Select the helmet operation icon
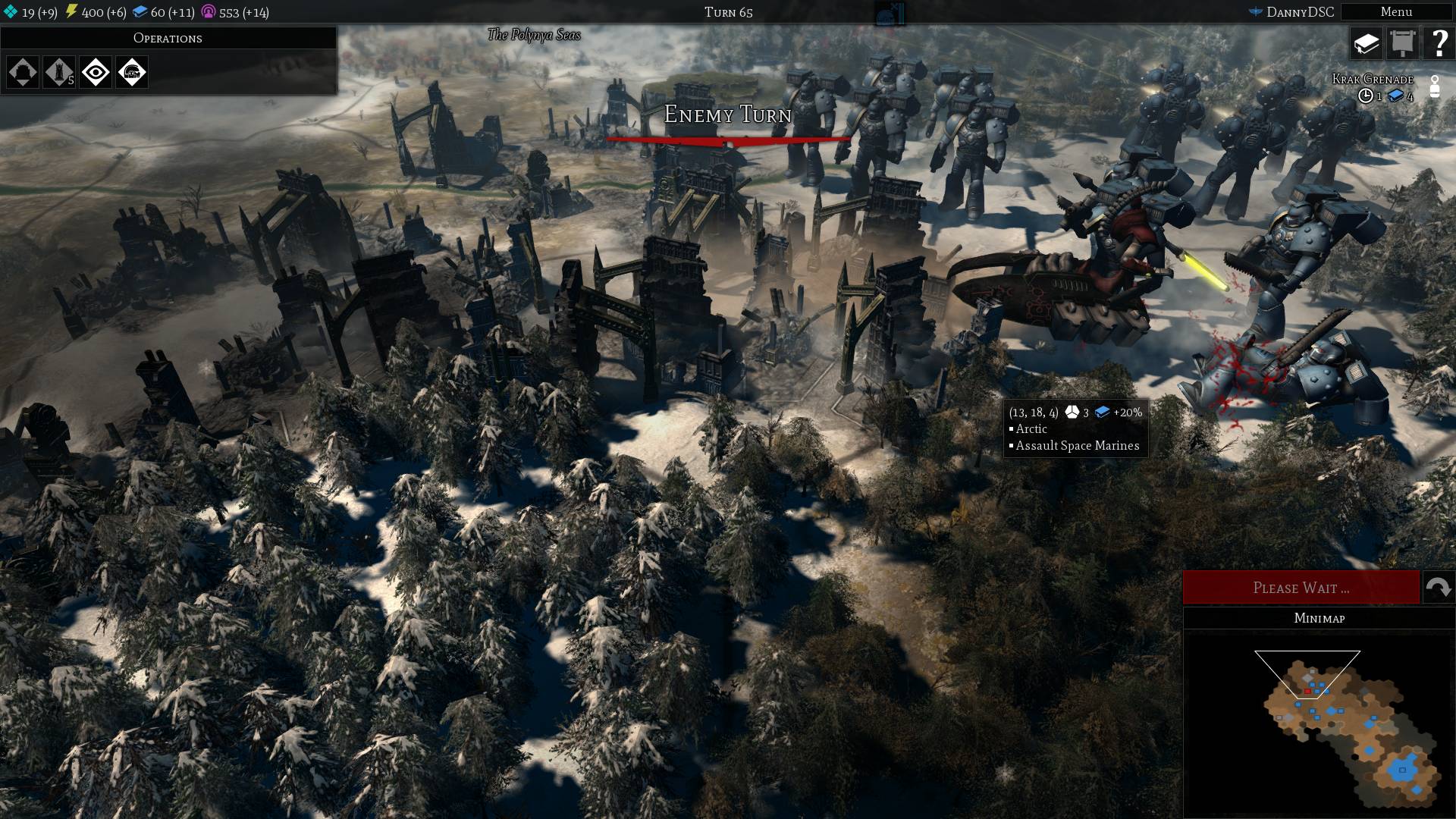1456x819 pixels. point(132,73)
